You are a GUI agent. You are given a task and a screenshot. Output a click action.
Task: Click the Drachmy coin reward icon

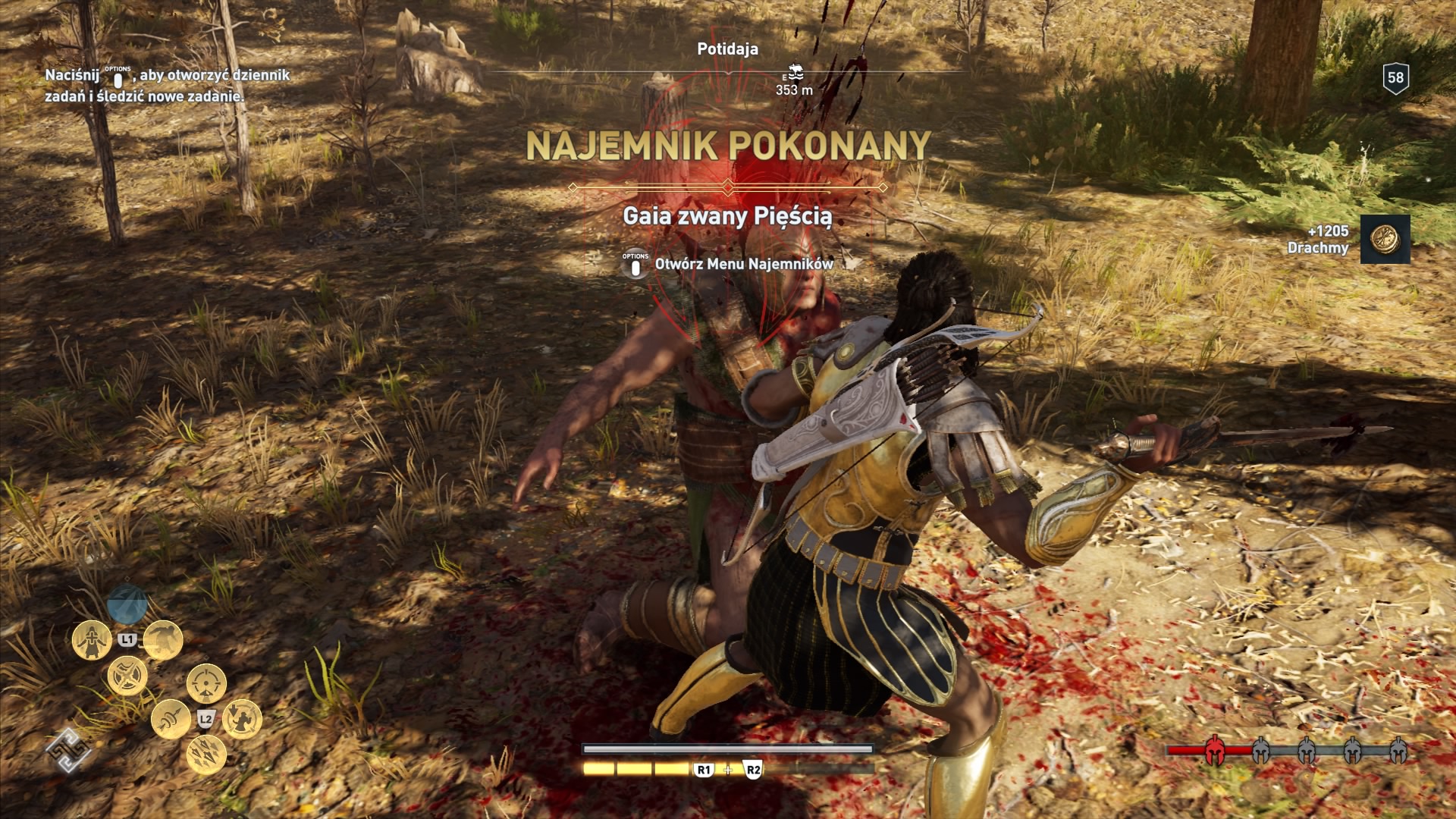tap(1385, 240)
